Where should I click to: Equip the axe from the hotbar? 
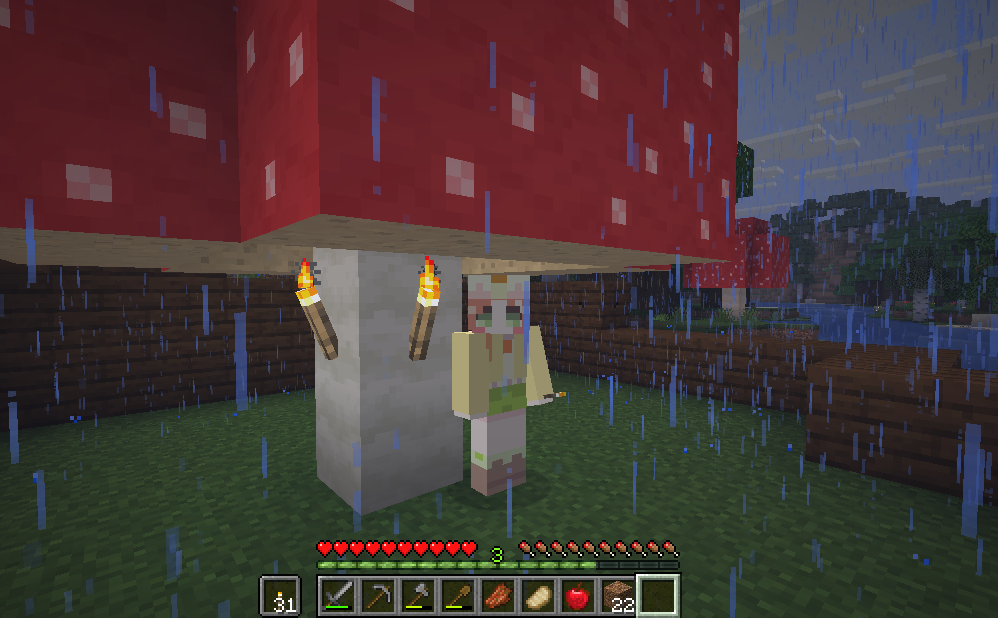(419, 596)
